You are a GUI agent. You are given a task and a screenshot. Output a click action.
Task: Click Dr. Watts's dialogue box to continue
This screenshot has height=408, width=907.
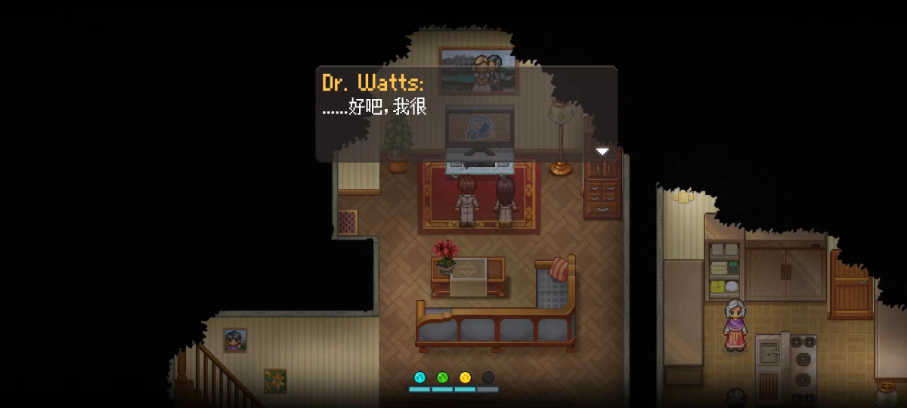(466, 113)
